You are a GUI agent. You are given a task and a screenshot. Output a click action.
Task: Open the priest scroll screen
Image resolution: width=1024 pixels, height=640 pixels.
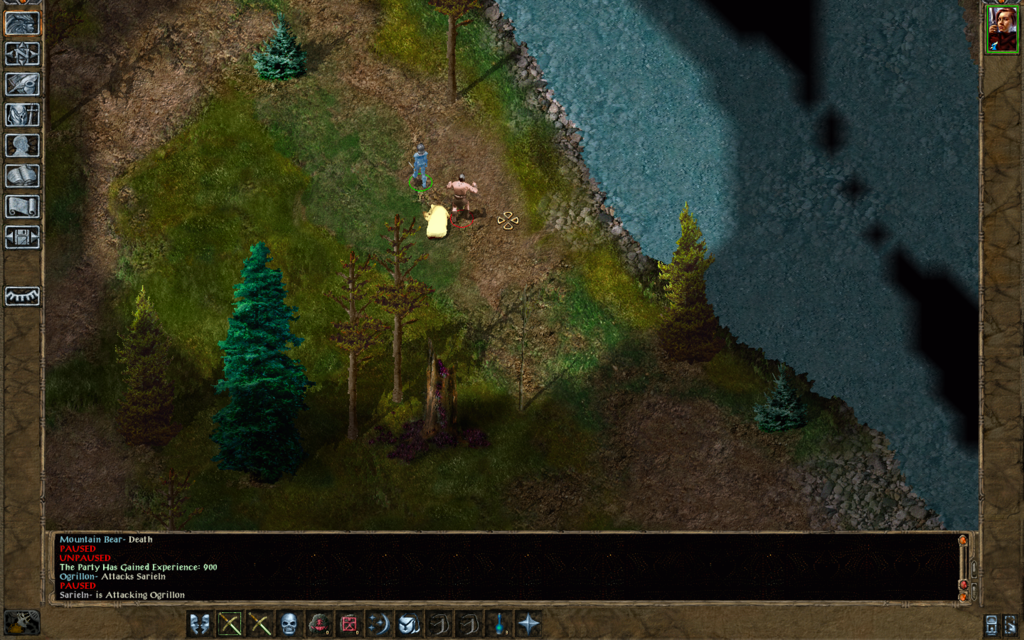(22, 207)
